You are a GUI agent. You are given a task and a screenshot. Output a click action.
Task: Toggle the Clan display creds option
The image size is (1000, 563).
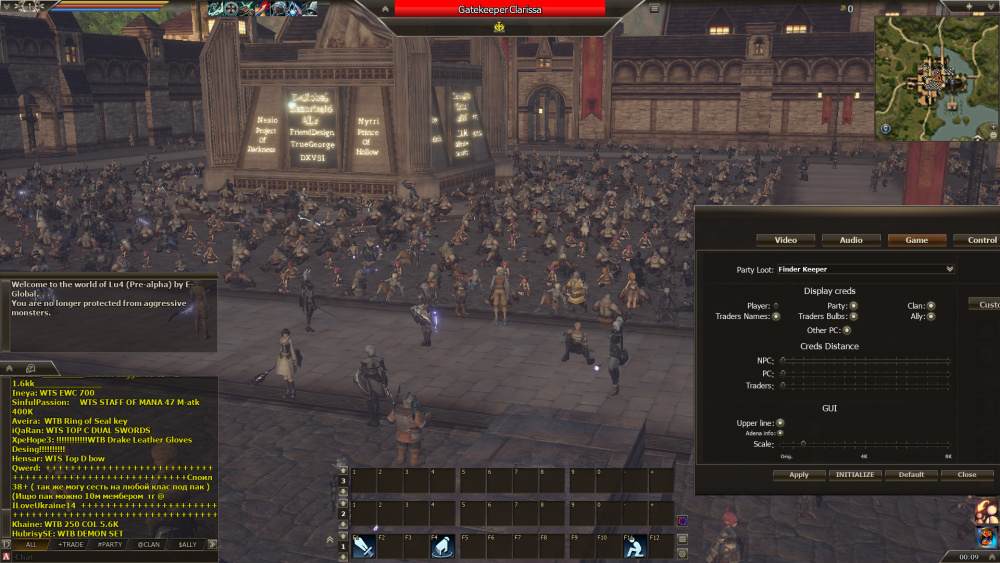(x=931, y=306)
